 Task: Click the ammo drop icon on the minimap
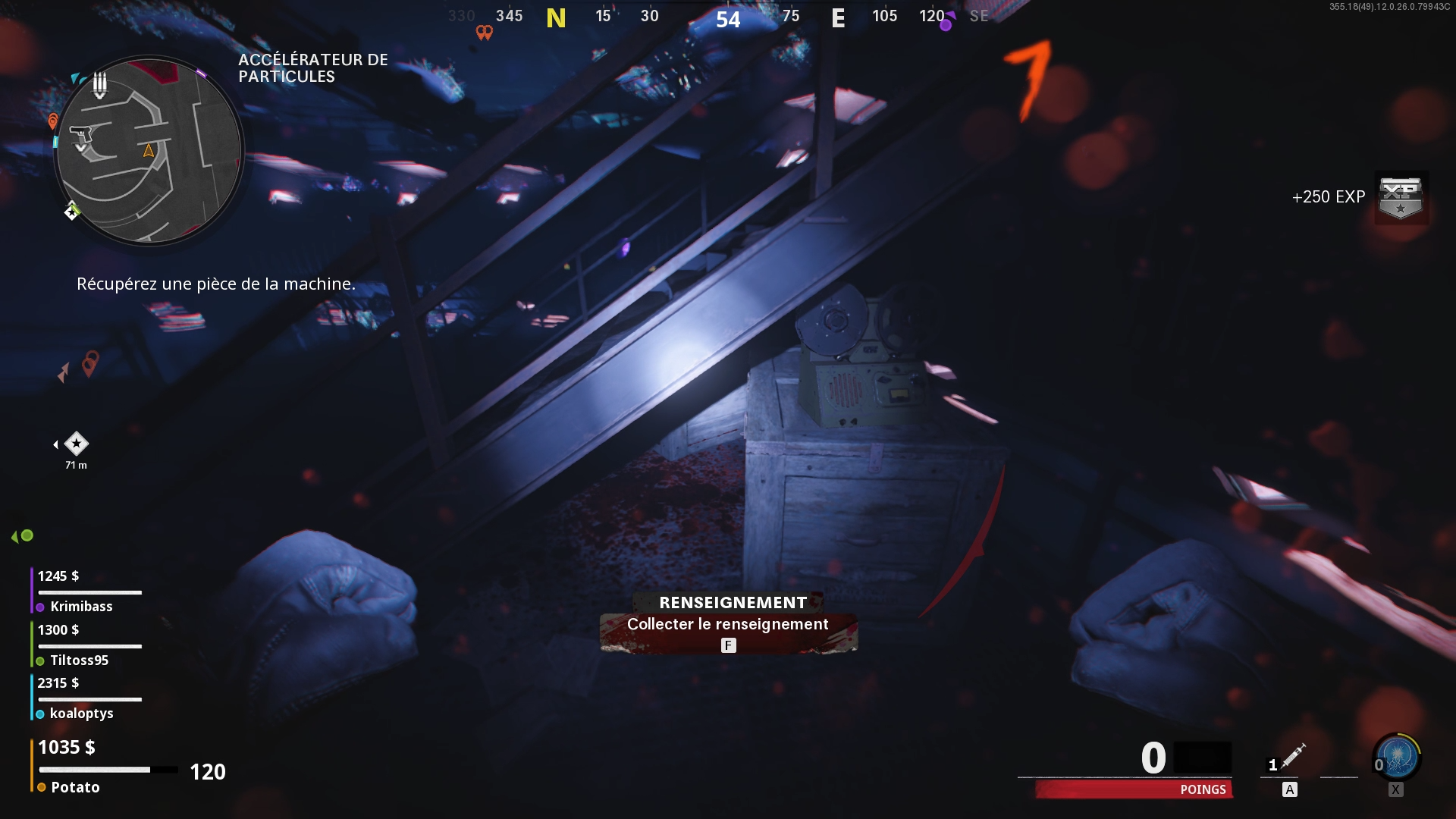click(x=99, y=86)
